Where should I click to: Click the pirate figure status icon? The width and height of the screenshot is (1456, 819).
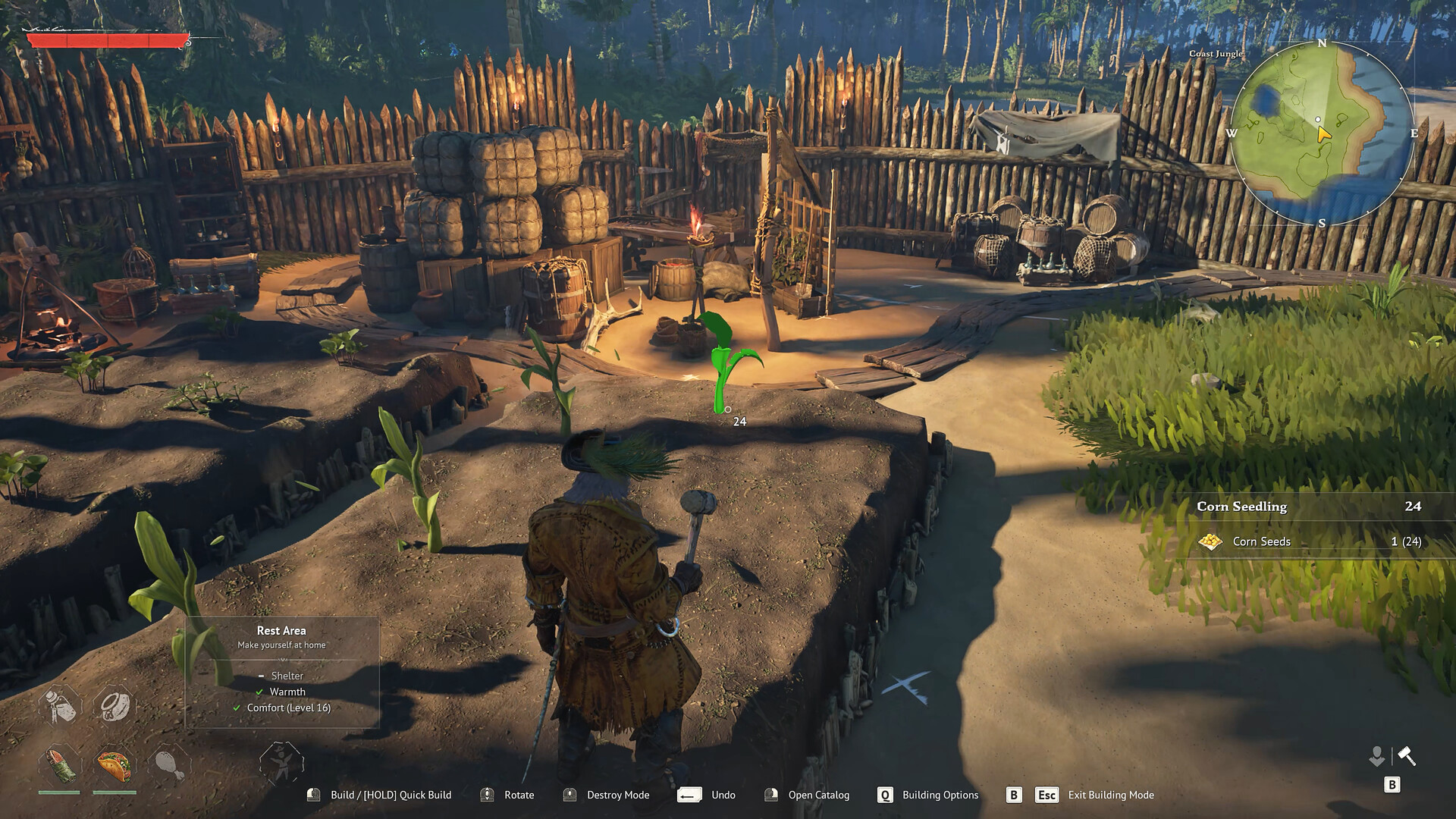[x=281, y=763]
